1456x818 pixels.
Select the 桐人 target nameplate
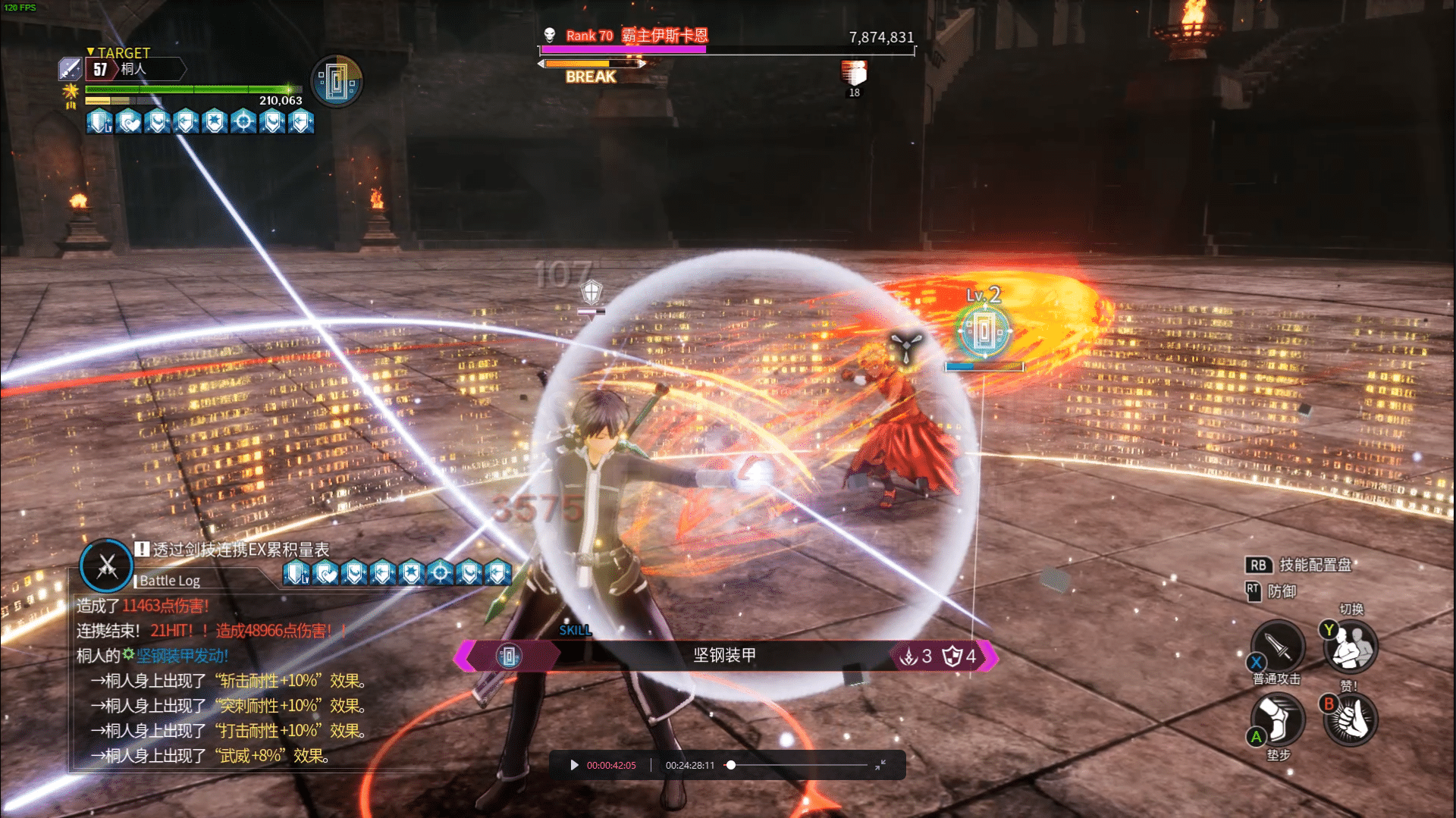point(135,69)
